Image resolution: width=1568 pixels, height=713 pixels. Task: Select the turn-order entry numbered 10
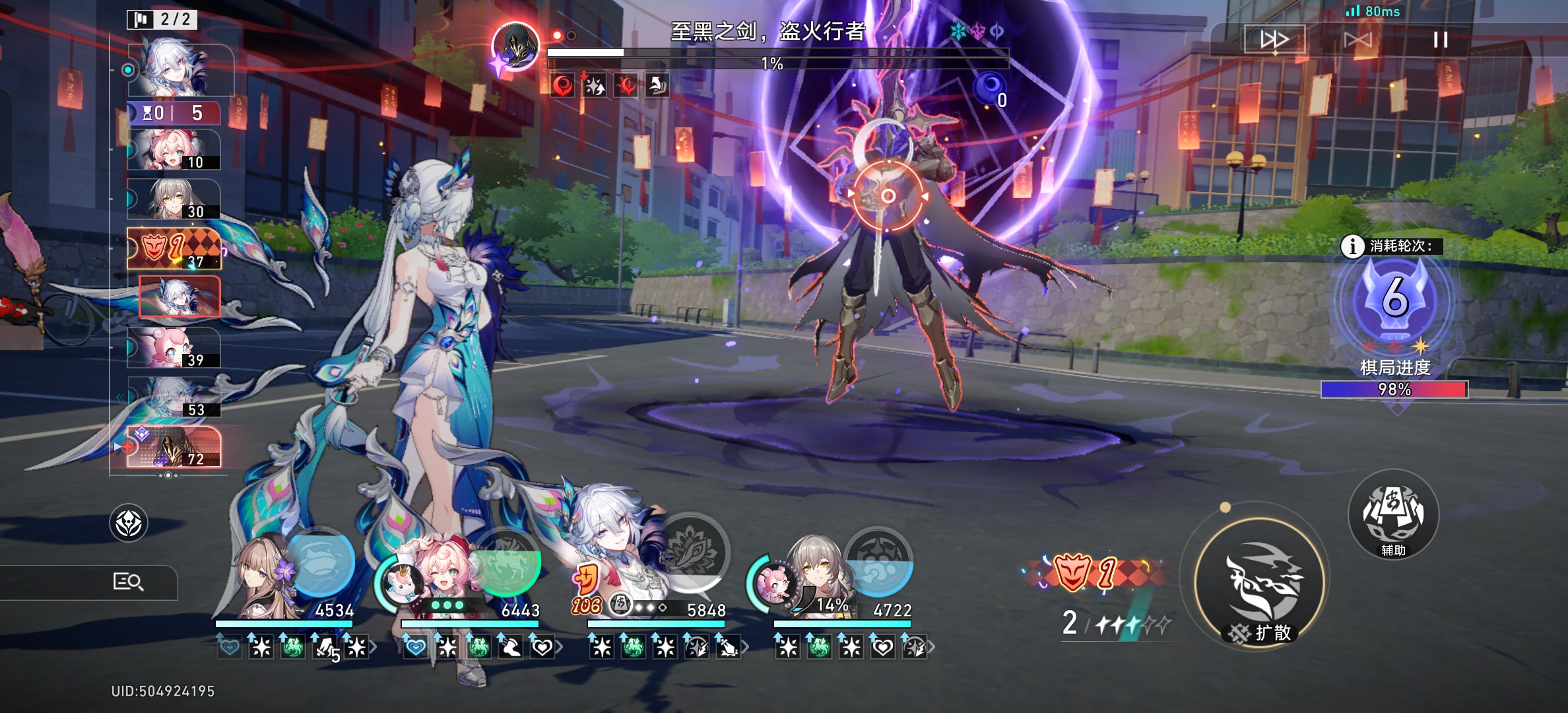(174, 150)
